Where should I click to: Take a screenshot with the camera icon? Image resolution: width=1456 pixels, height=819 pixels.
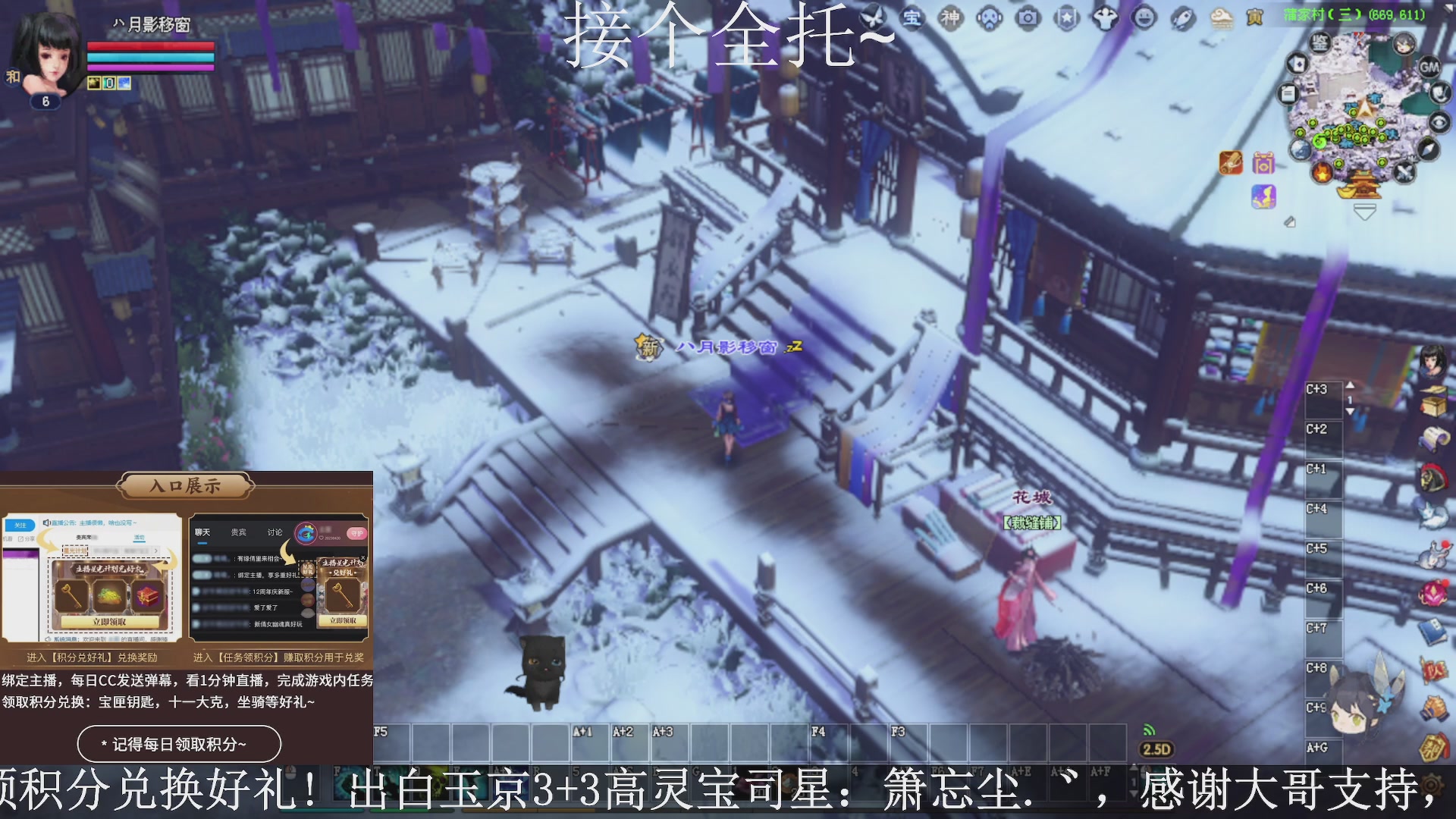tap(1028, 17)
